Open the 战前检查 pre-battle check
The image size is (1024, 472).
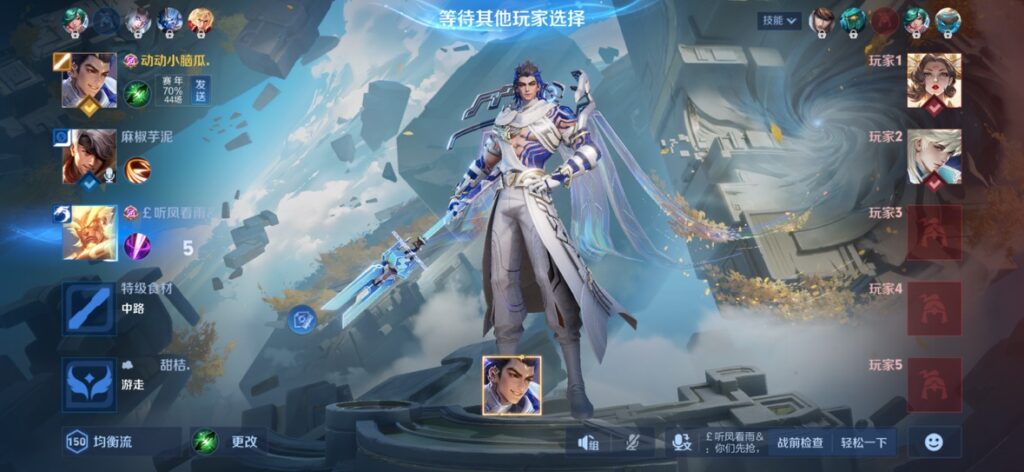800,442
